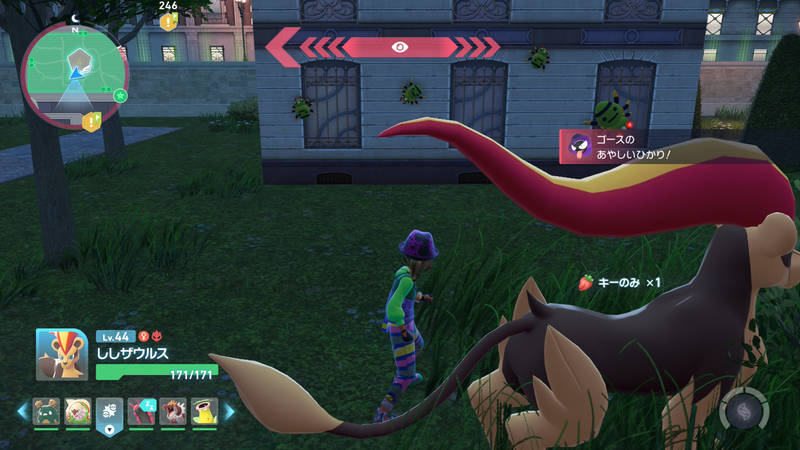Screen dimensions: 800x450
Task: Select the yellow waypoint marker labeled 246
Action: pyautogui.click(x=168, y=20)
